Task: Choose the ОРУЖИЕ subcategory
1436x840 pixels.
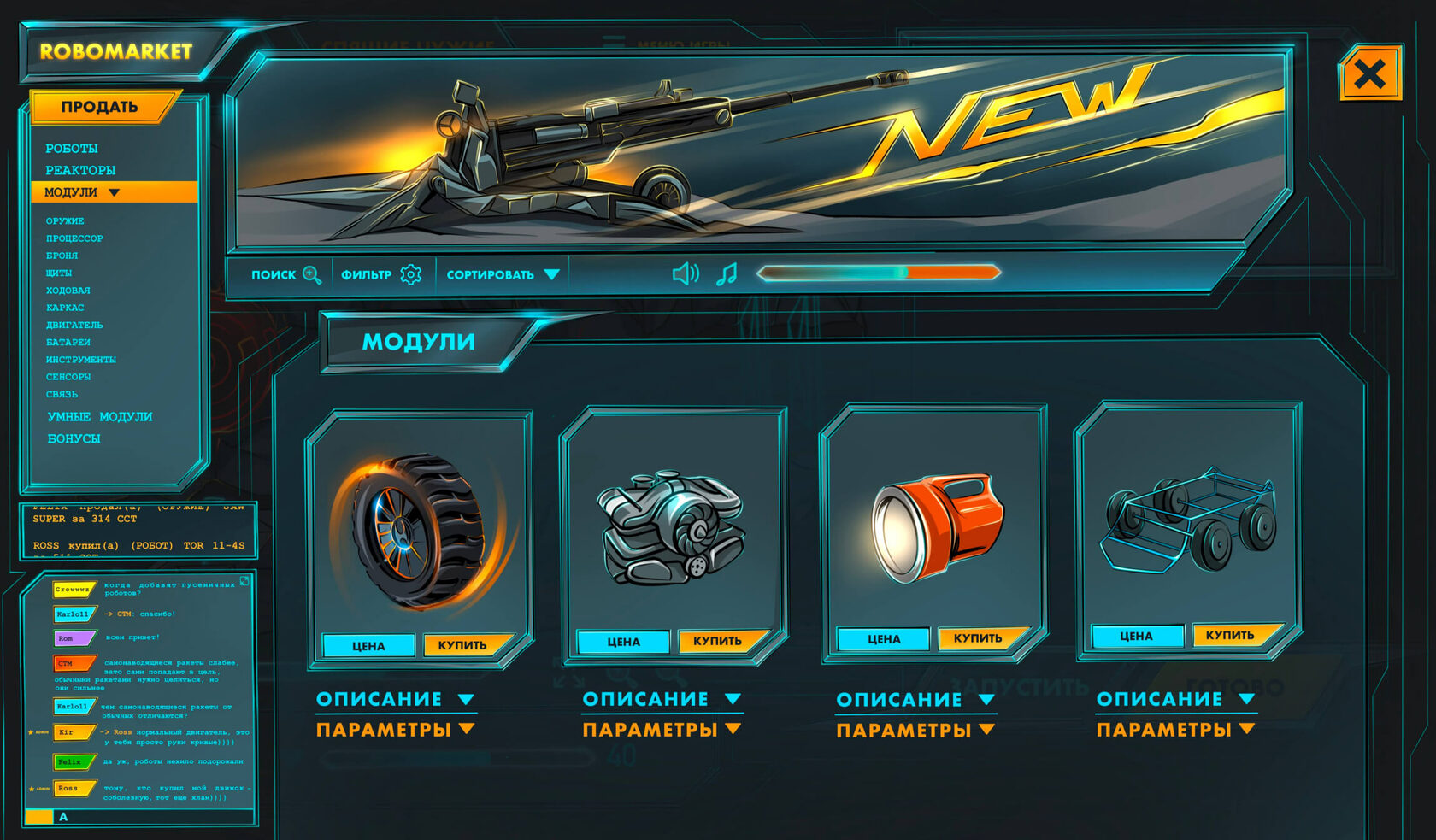Action: tap(65, 221)
